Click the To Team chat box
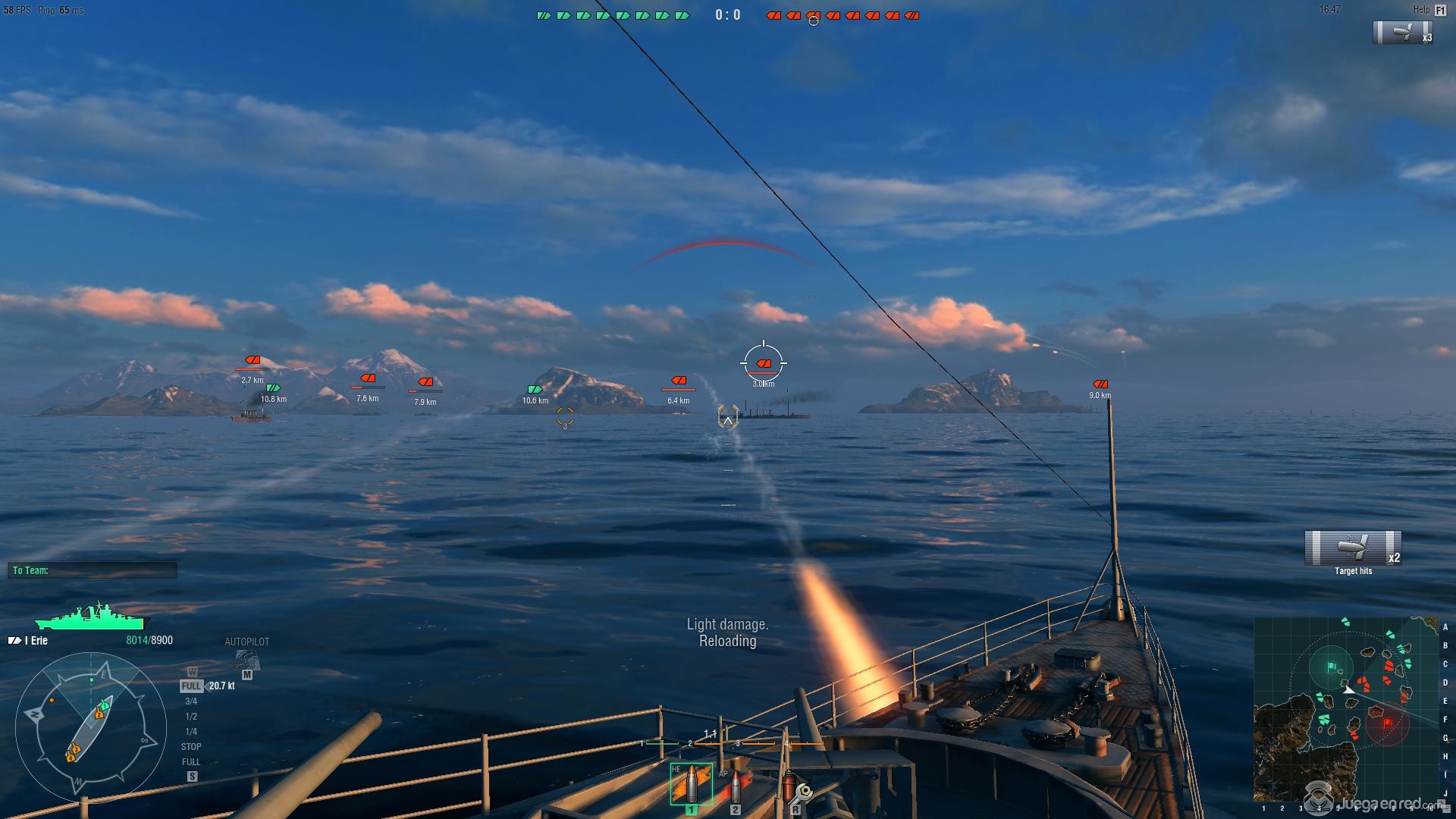 (x=93, y=570)
